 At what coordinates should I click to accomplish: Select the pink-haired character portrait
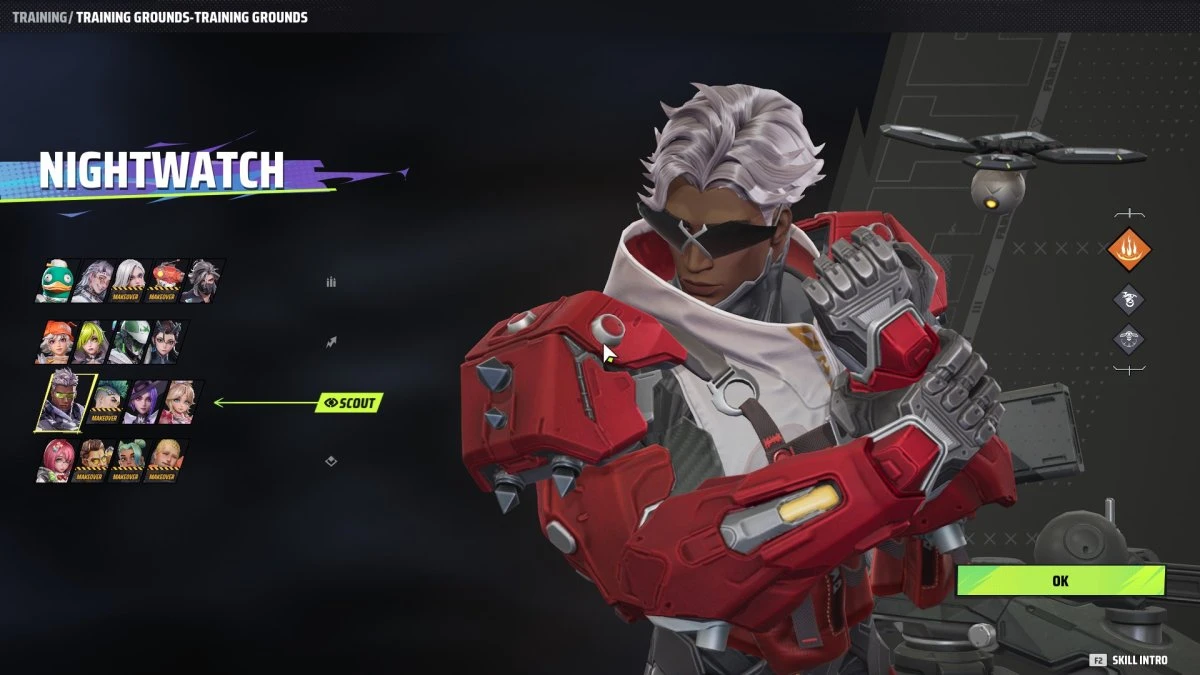point(57,461)
